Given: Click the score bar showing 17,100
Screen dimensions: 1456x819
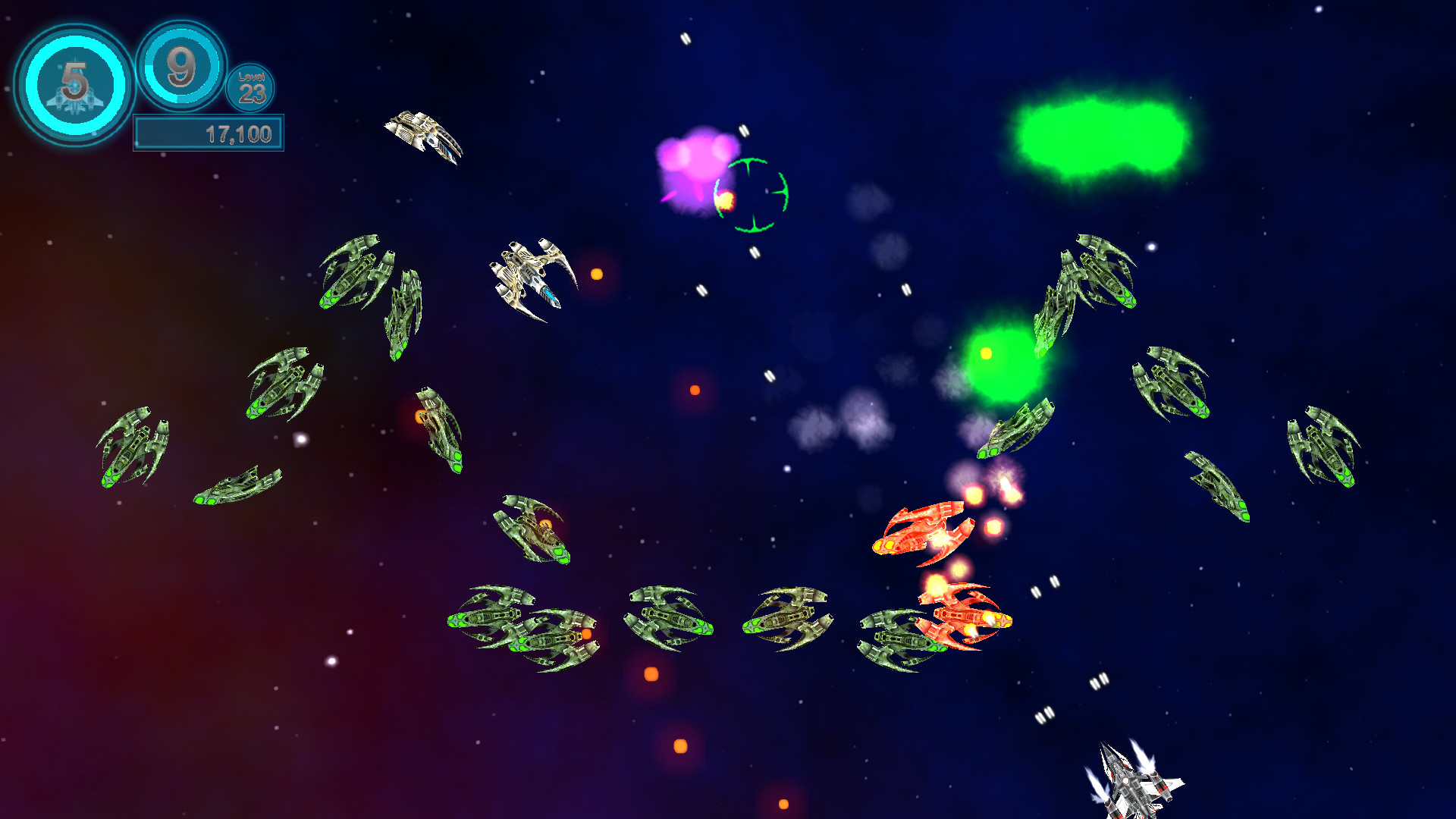Looking at the screenshot, I should click(209, 133).
